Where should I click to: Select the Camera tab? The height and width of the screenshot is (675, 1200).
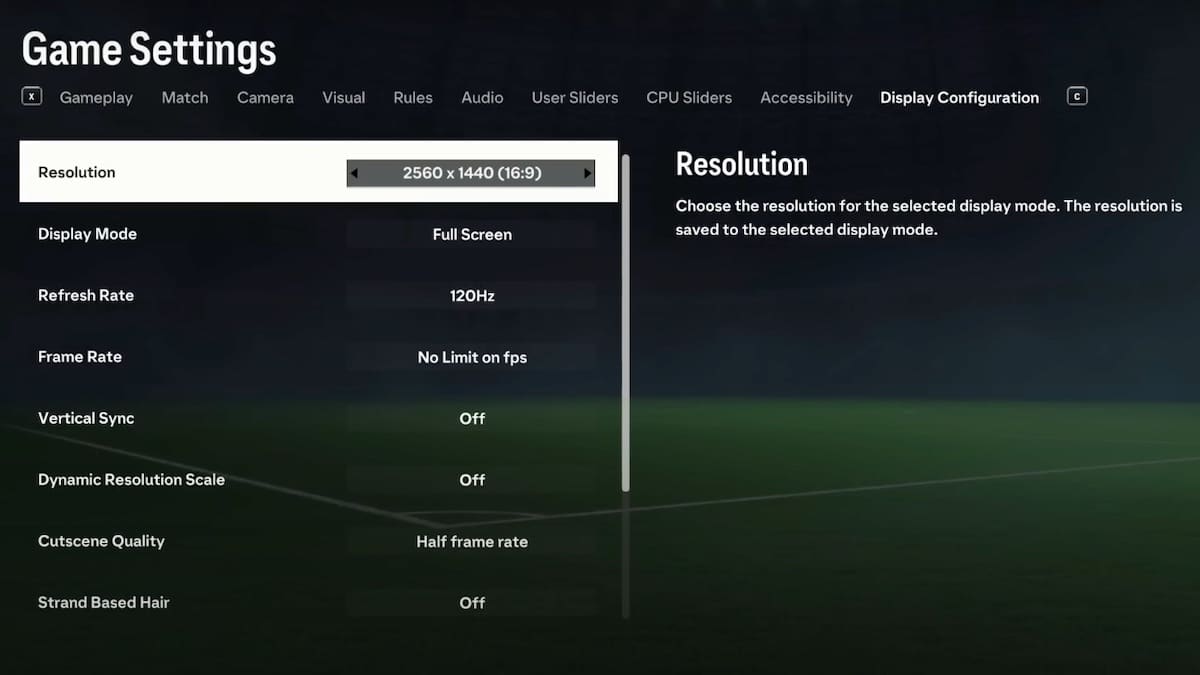(x=265, y=98)
